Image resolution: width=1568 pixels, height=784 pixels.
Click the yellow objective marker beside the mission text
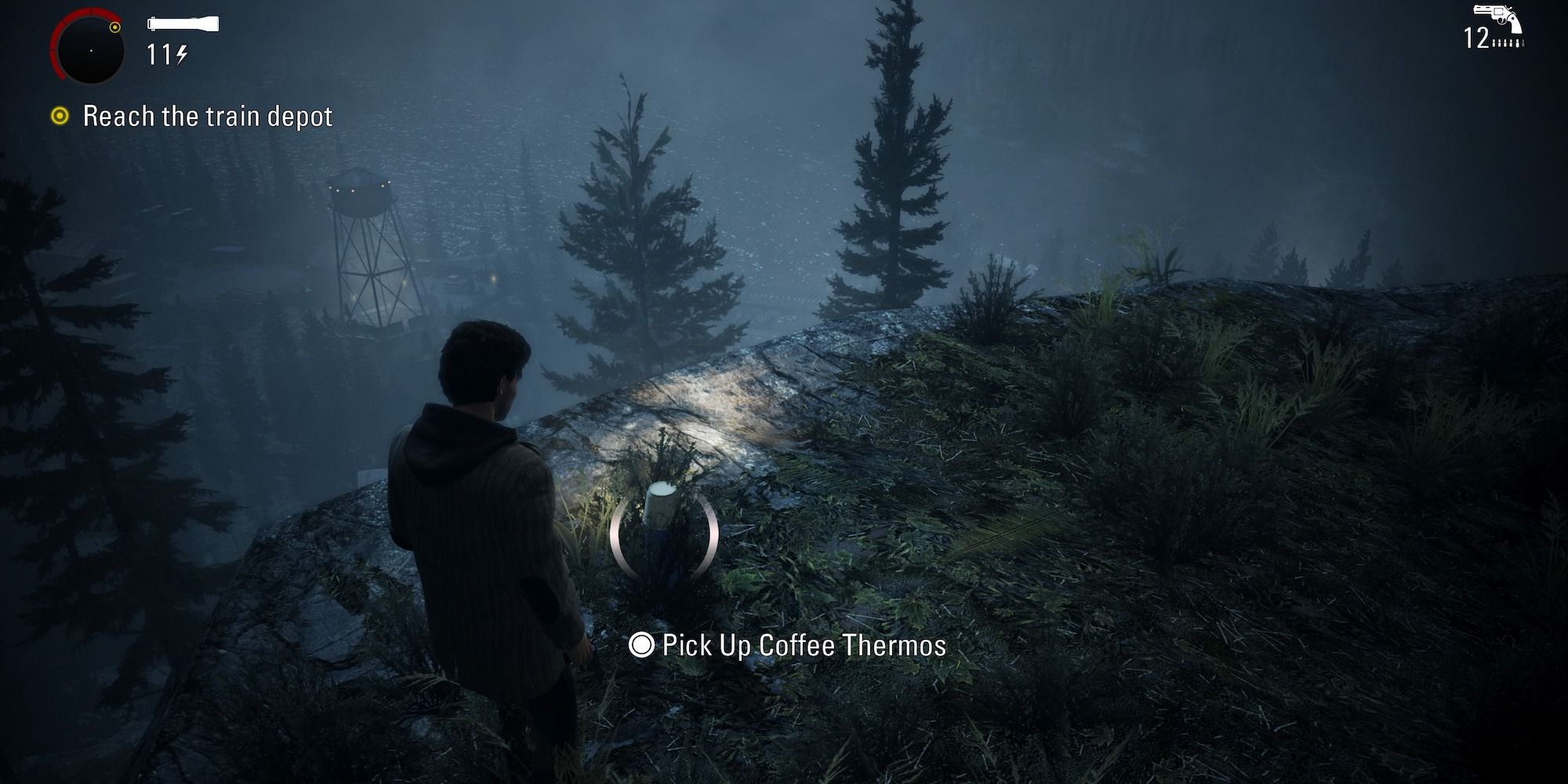59,116
